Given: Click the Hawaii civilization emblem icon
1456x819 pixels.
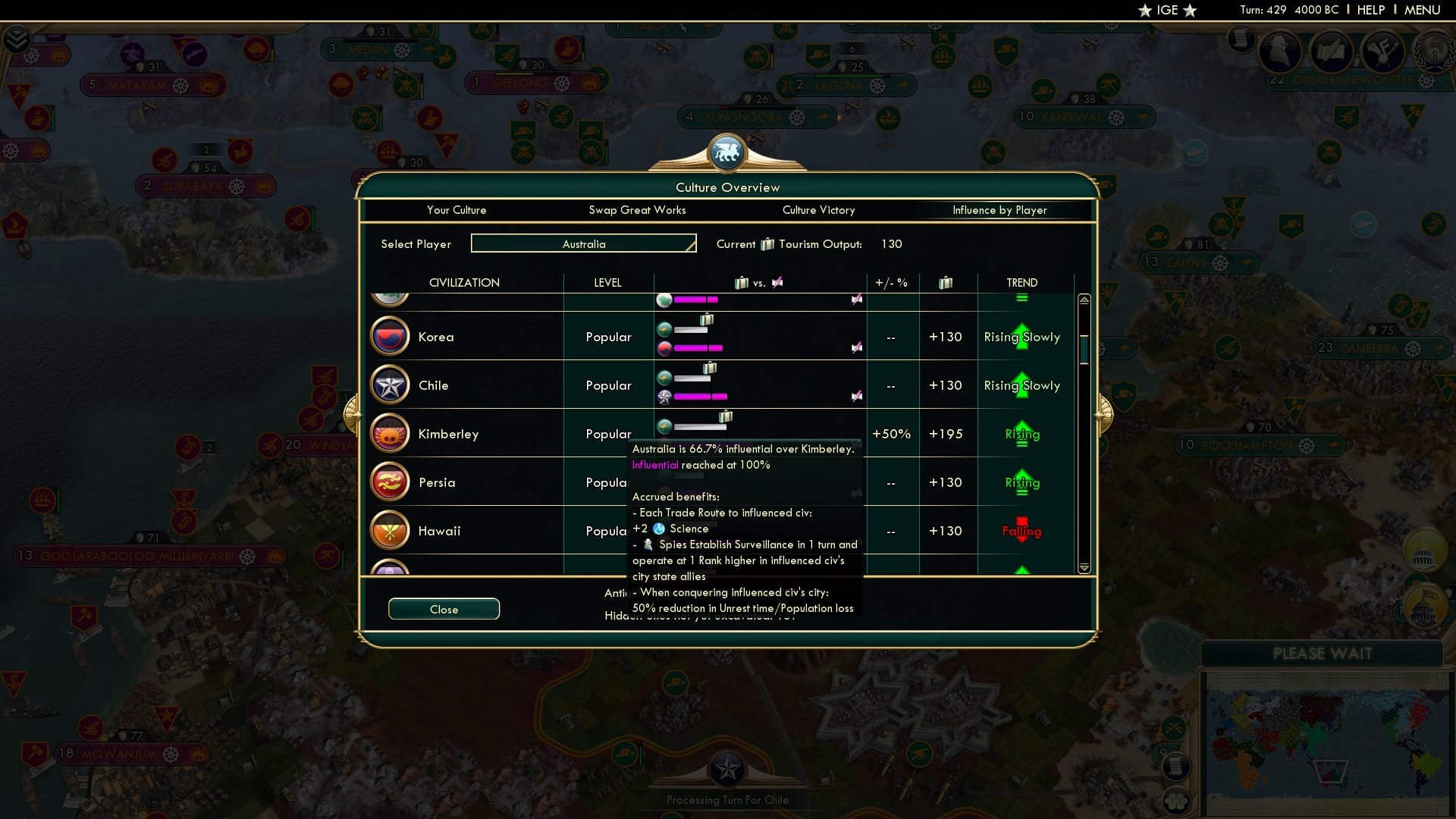Looking at the screenshot, I should point(389,531).
